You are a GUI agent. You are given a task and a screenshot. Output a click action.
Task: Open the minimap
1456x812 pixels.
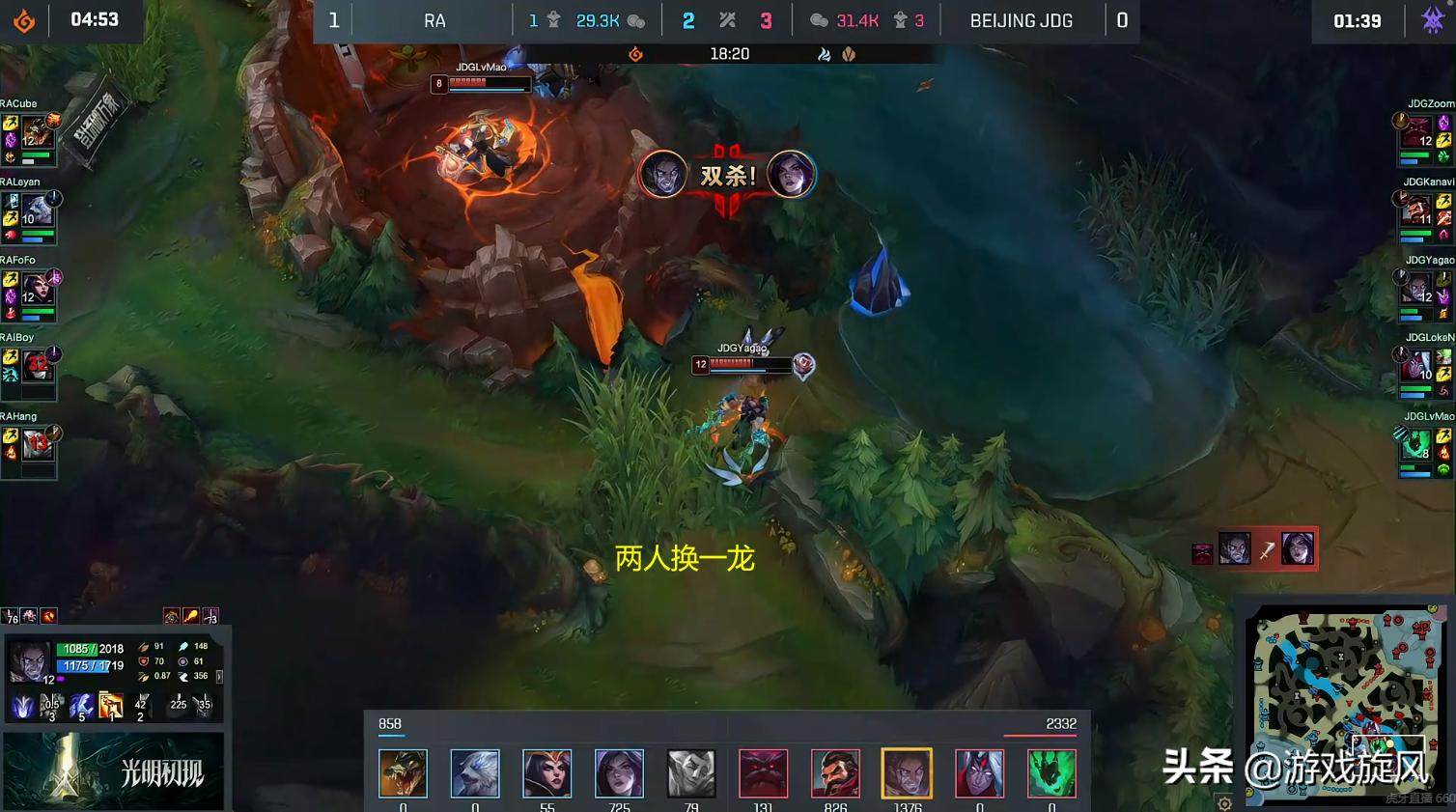[1342, 703]
